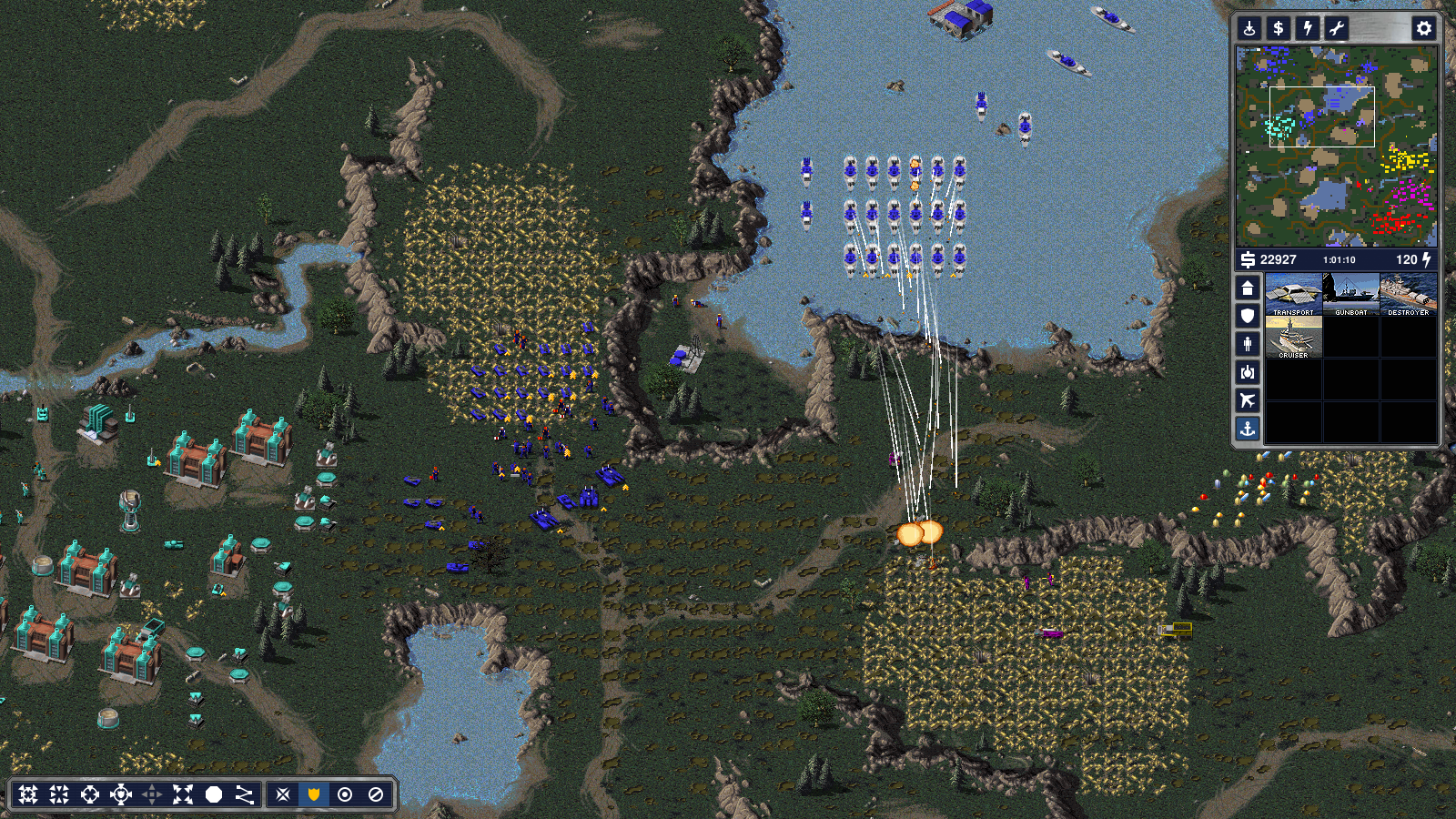Select the naval anchor production tab
Screen dimensions: 1456x819
click(1248, 429)
